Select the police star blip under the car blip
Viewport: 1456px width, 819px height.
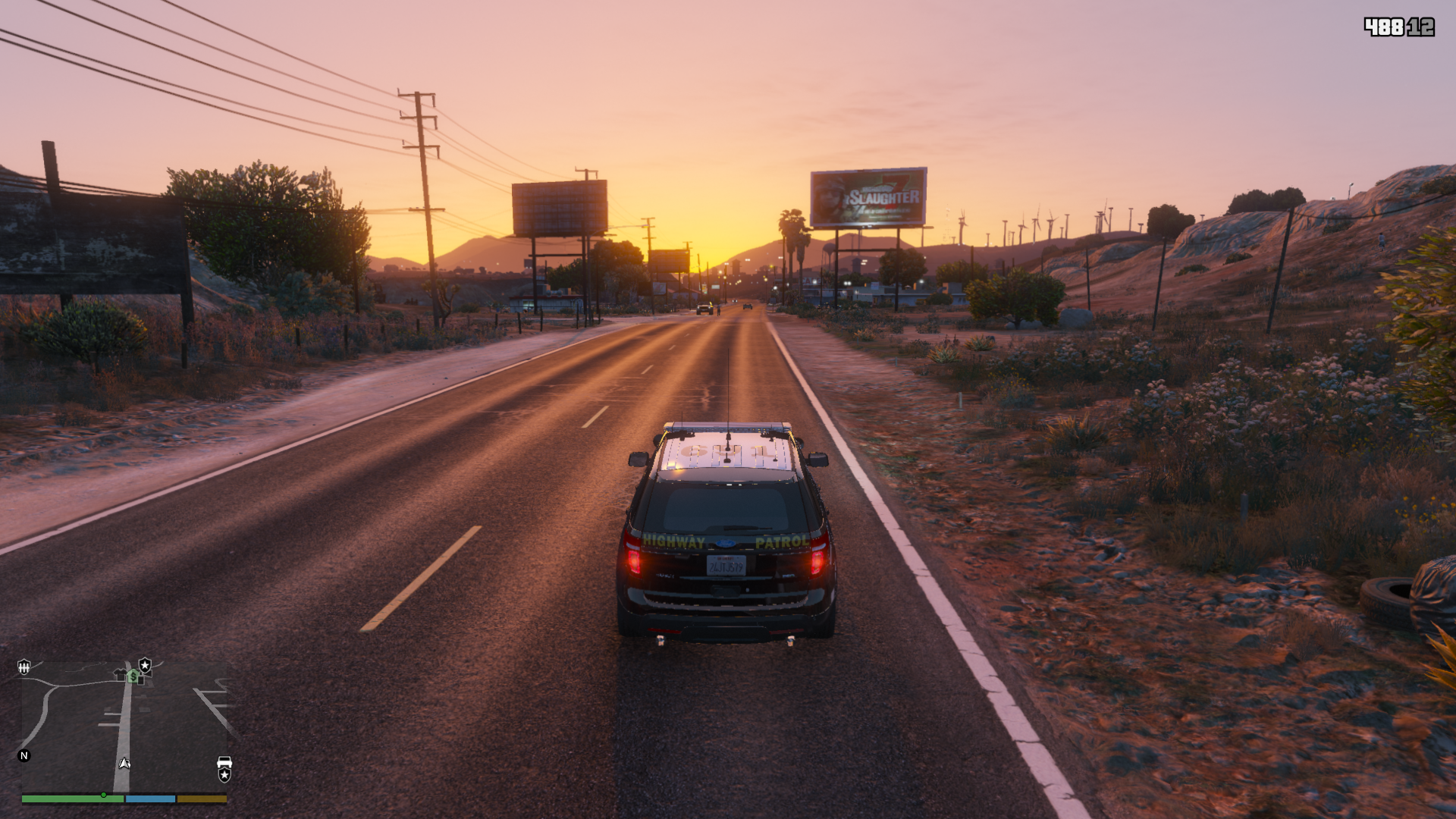tap(224, 775)
